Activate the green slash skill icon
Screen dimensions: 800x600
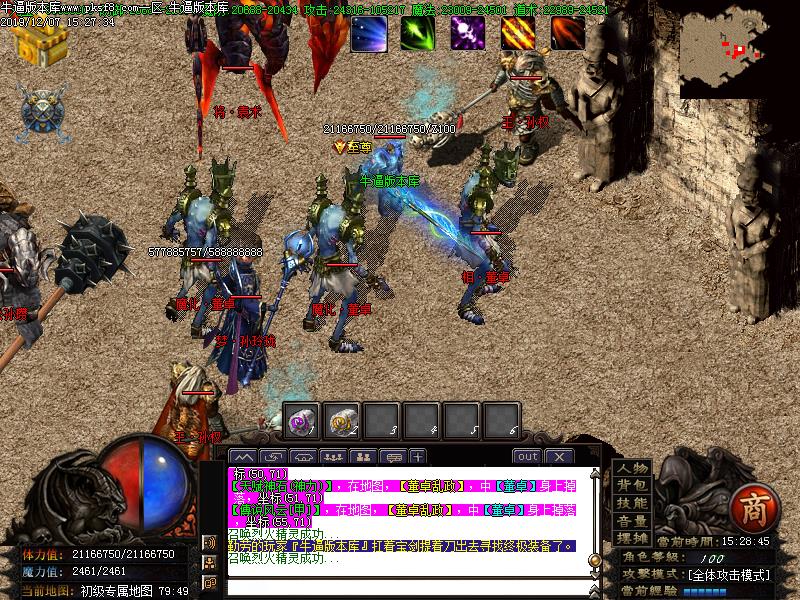418,33
